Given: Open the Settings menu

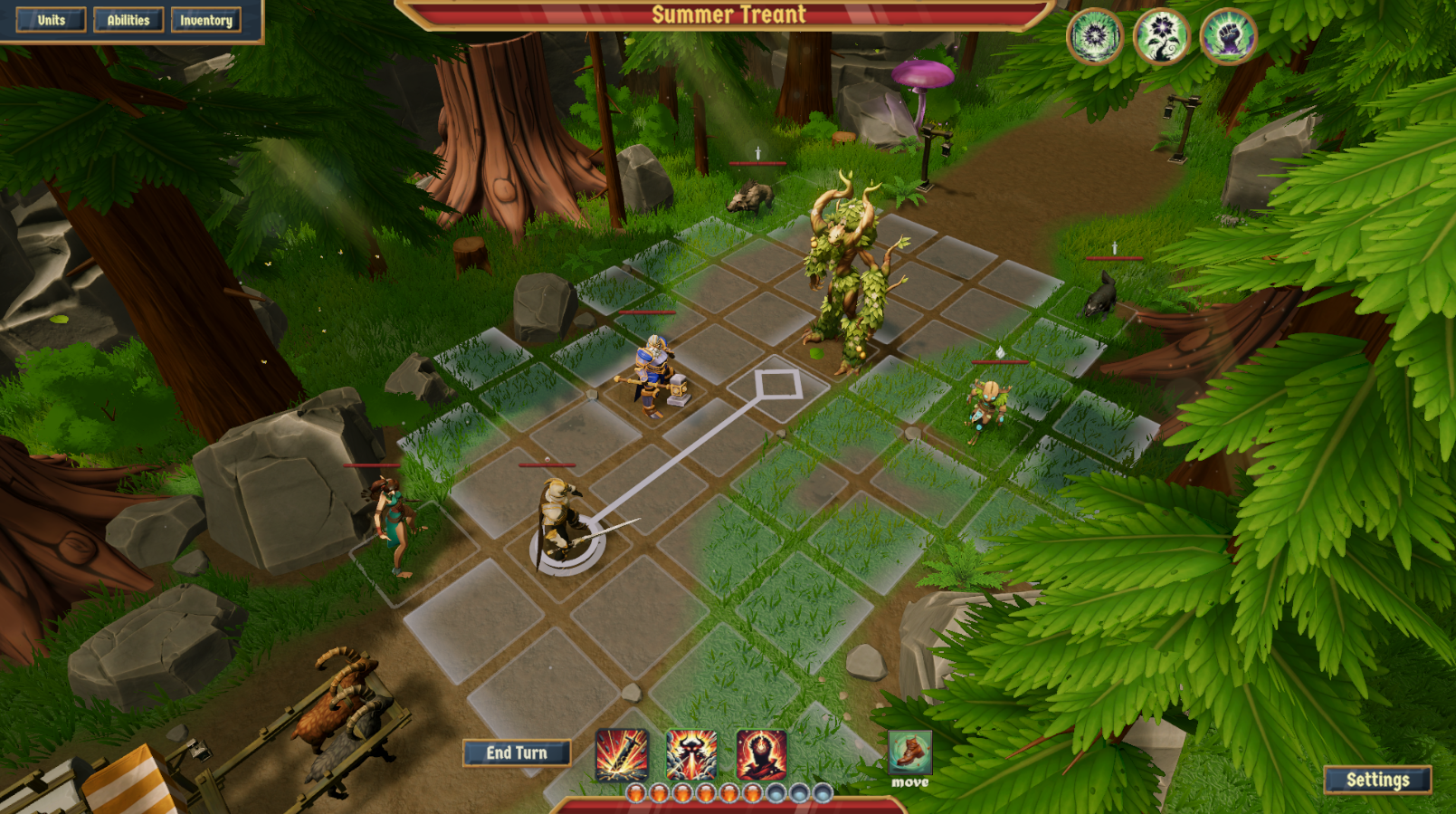Looking at the screenshot, I should [1377, 780].
